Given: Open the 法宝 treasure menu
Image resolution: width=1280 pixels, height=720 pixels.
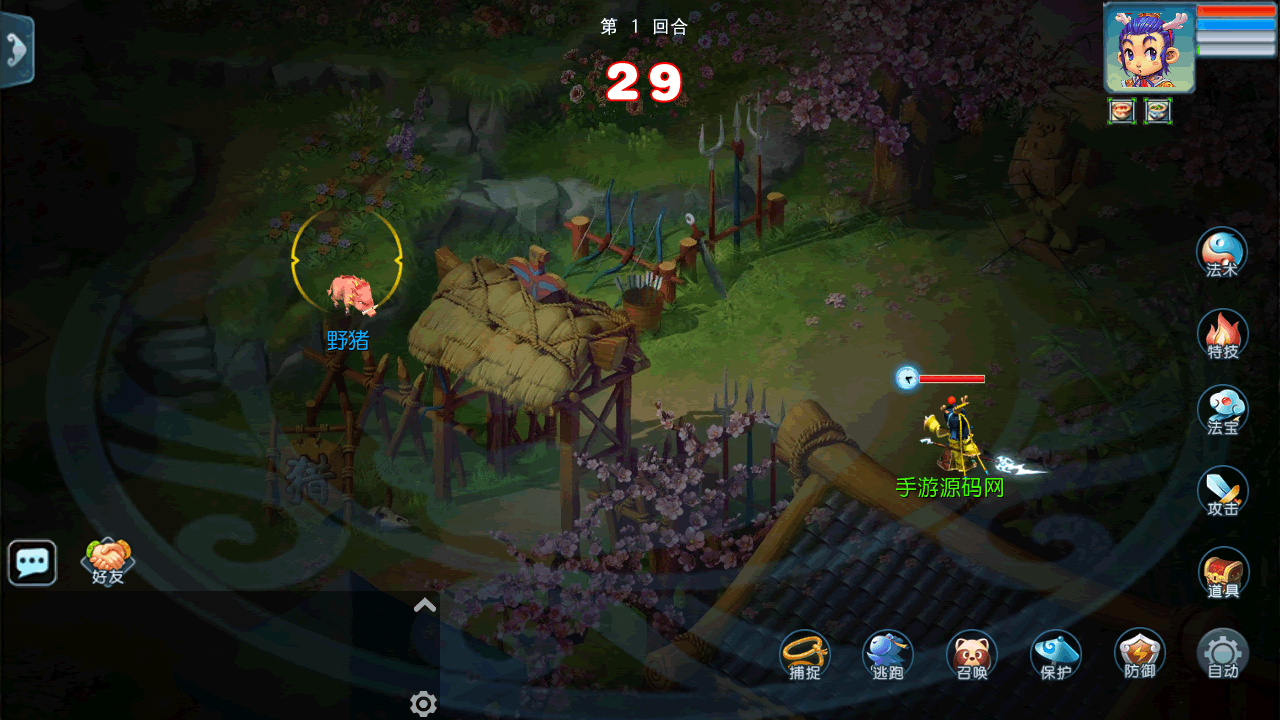Looking at the screenshot, I should pos(1222,410).
